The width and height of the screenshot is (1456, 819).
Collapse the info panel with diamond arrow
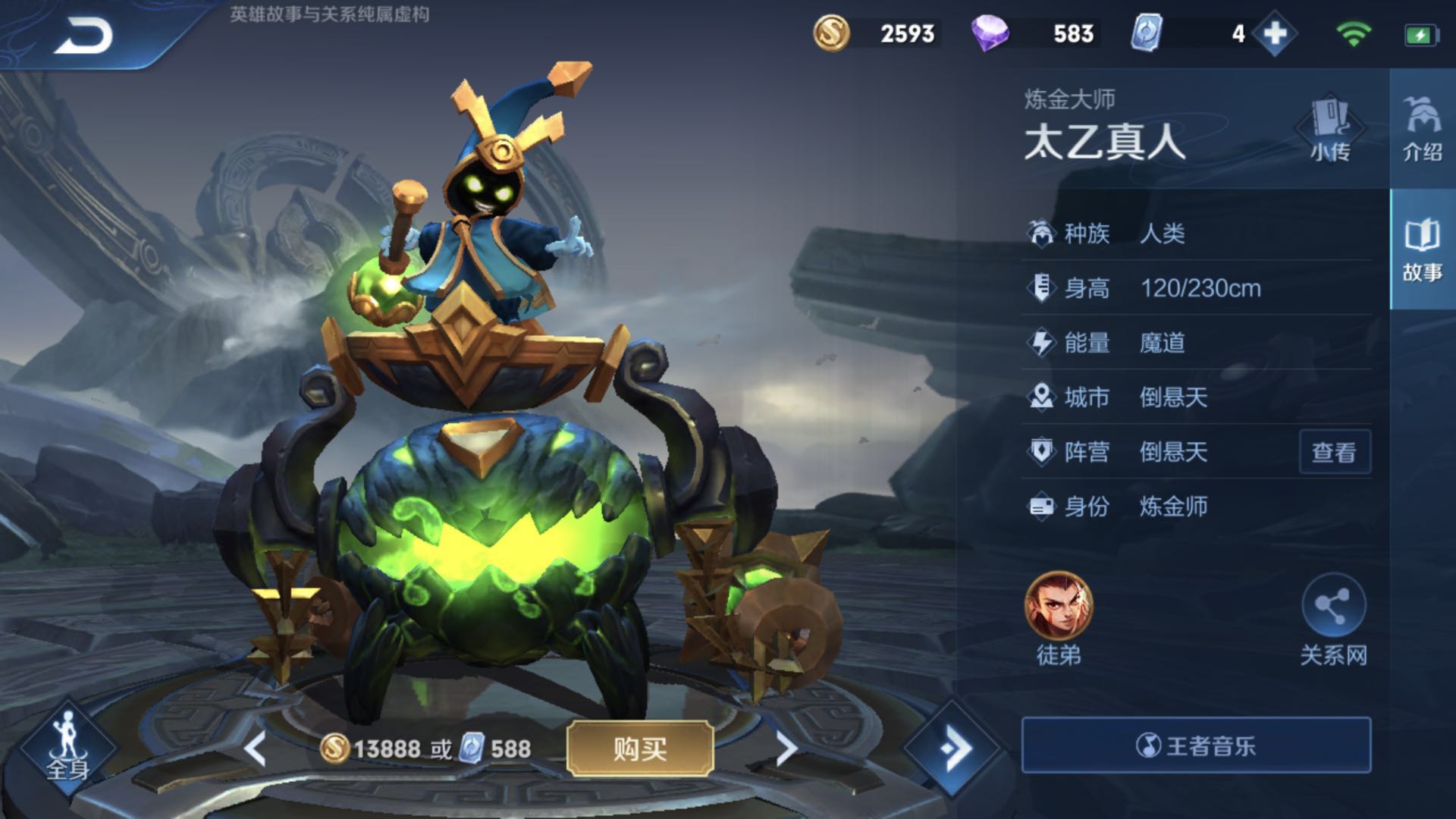[952, 748]
